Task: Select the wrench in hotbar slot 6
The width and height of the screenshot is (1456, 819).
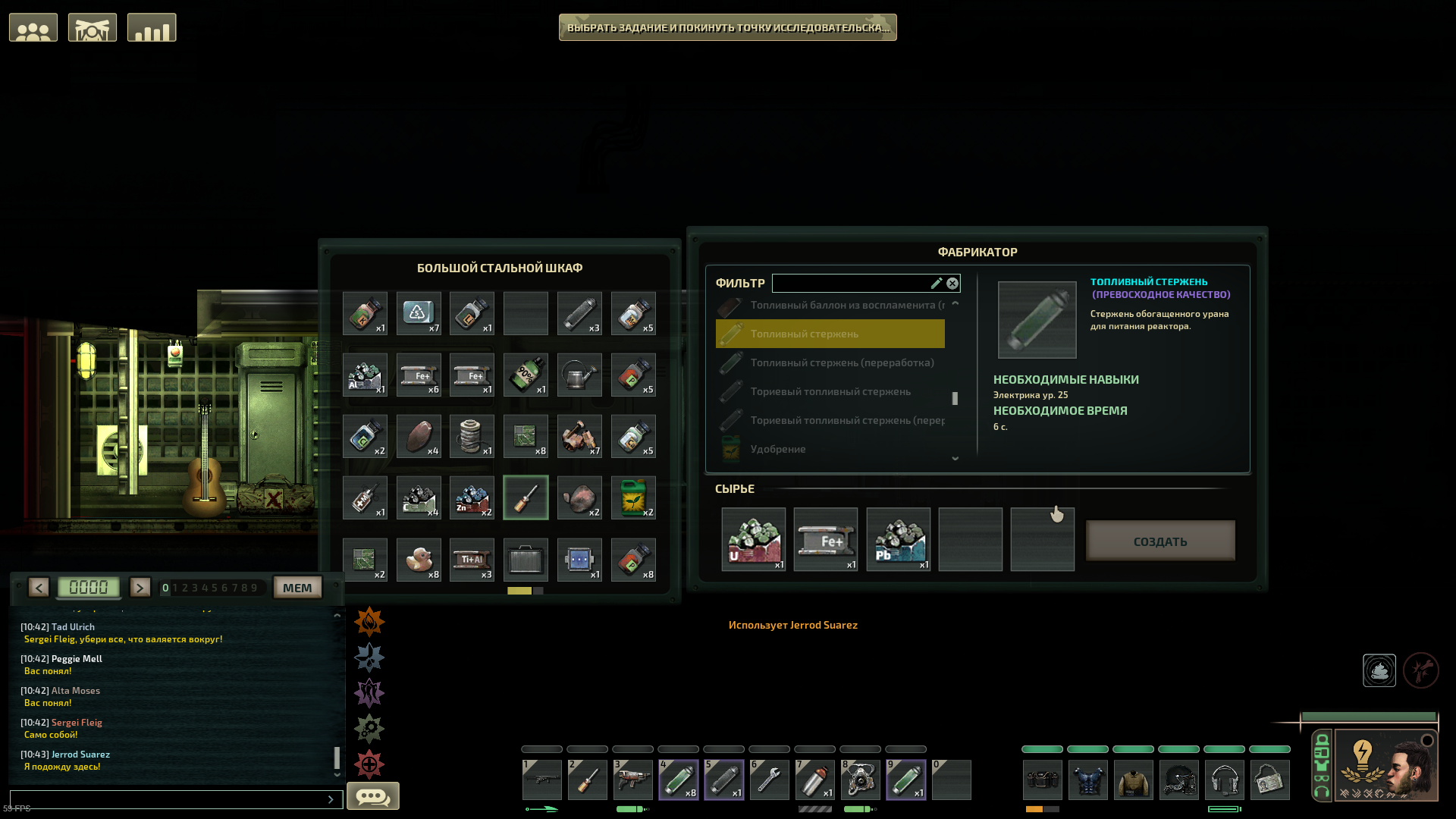Action: pyautogui.click(x=769, y=780)
